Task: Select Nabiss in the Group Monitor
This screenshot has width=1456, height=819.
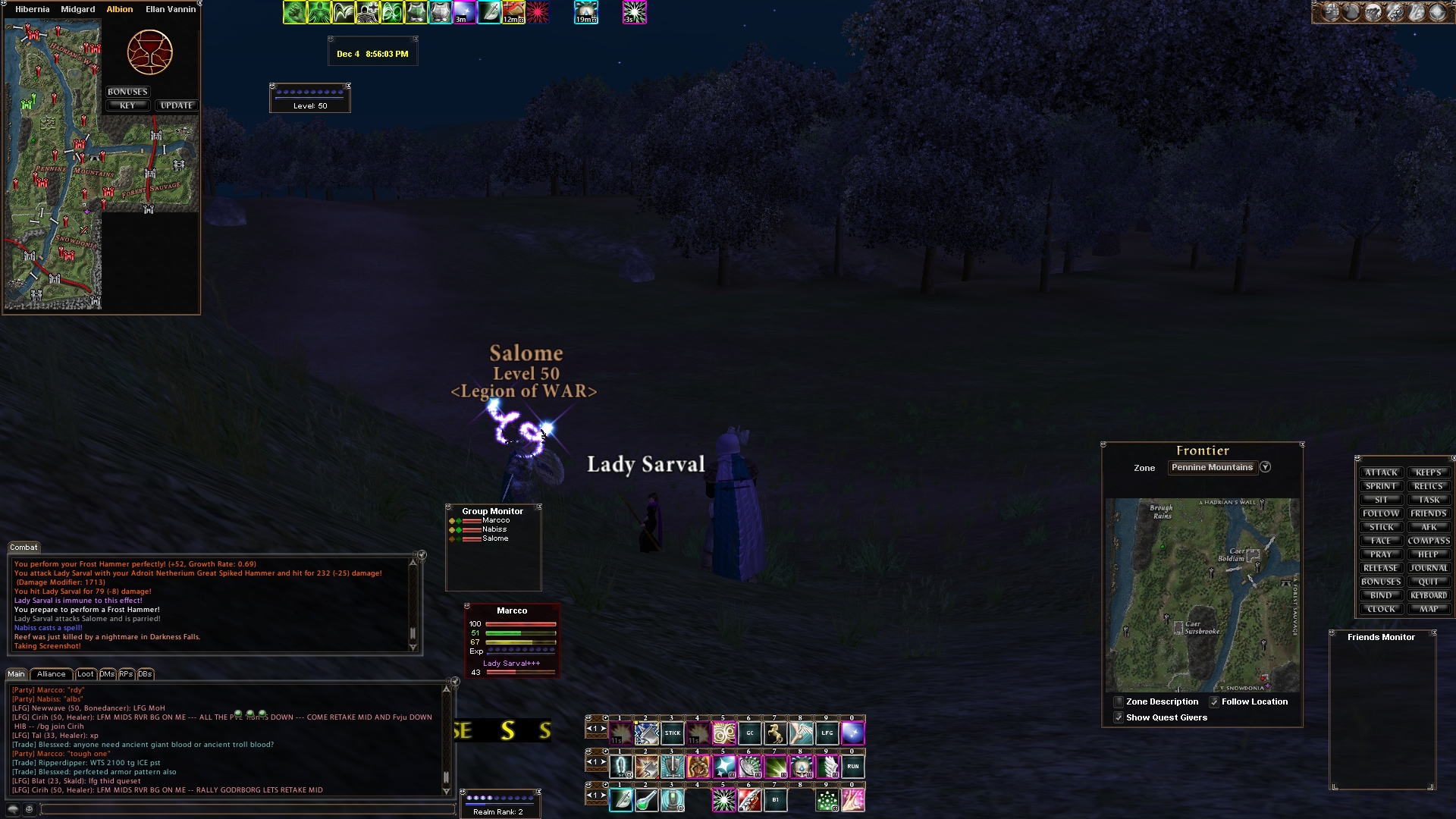Action: click(x=494, y=529)
